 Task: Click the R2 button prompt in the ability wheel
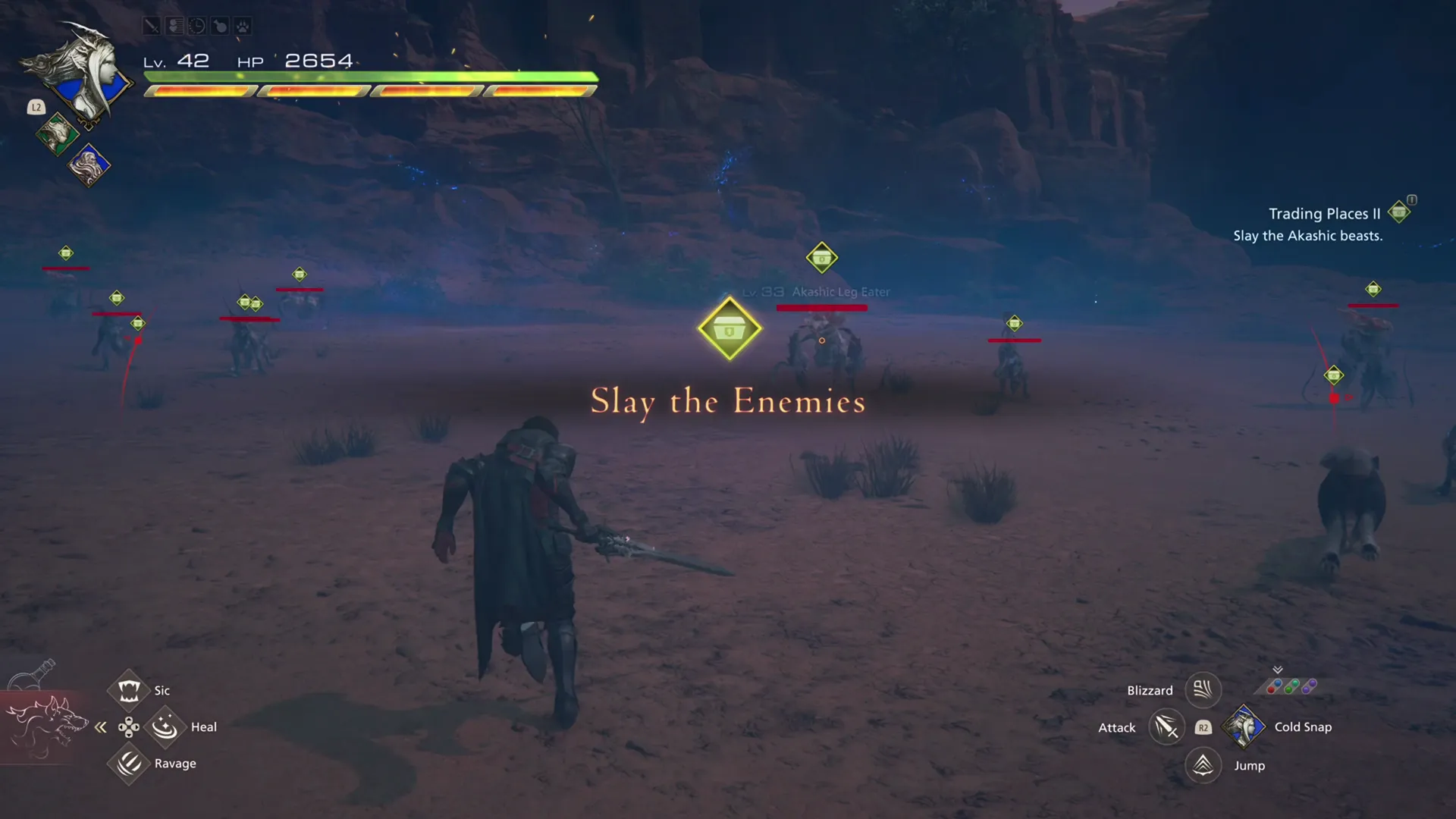(x=1203, y=726)
